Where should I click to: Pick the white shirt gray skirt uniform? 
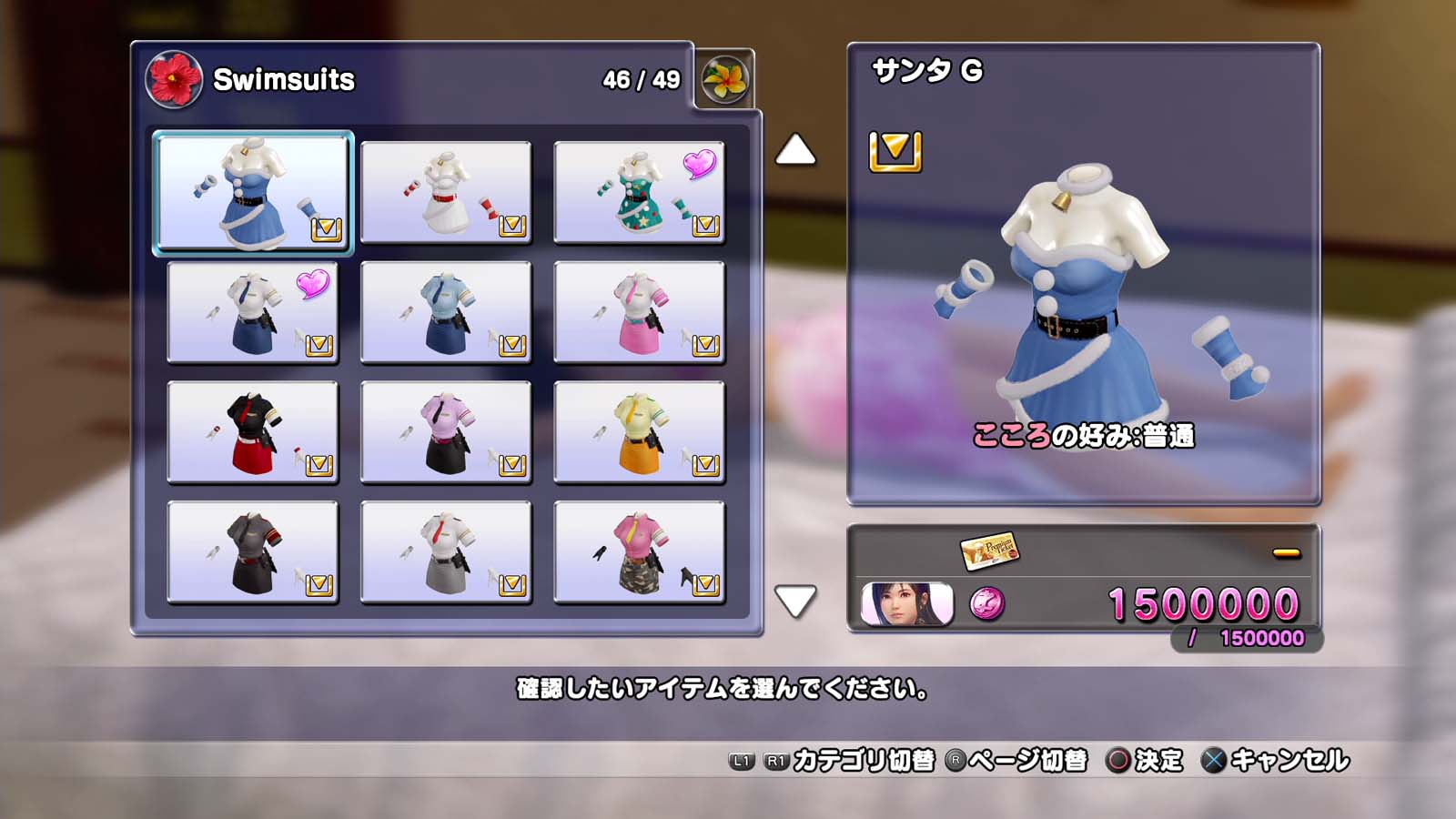[x=446, y=552]
